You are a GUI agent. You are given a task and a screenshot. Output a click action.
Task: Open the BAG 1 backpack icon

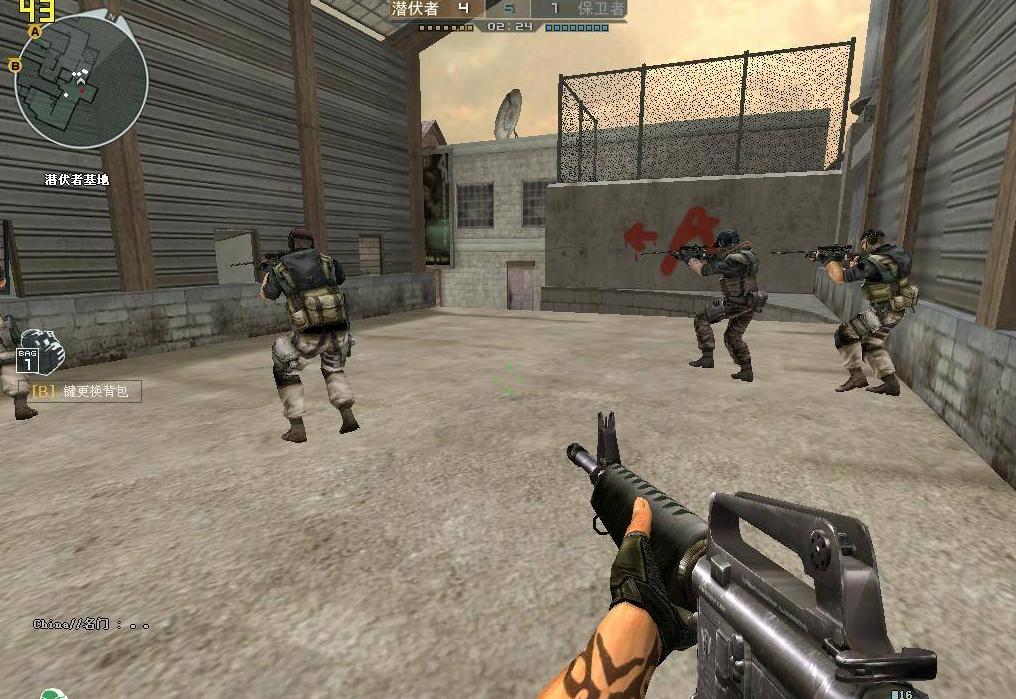(x=40, y=352)
